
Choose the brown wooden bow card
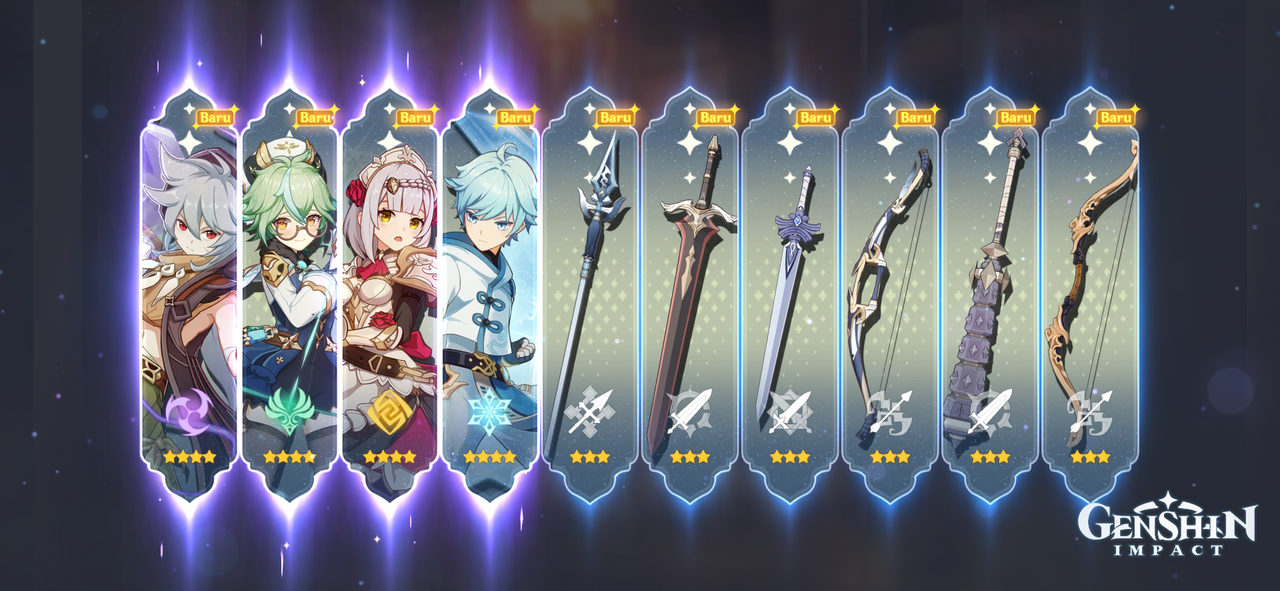click(1090, 300)
